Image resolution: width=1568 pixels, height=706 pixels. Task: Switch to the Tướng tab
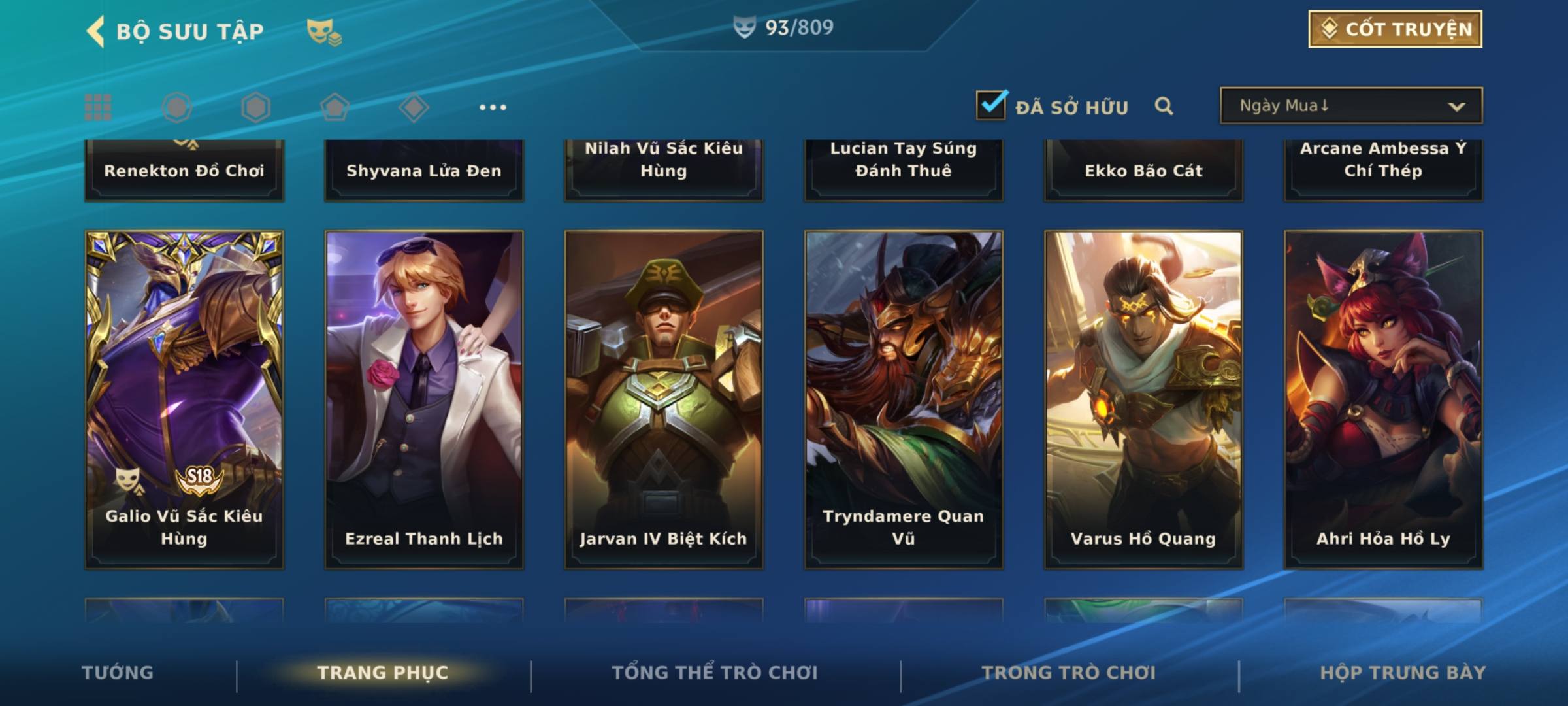click(118, 673)
